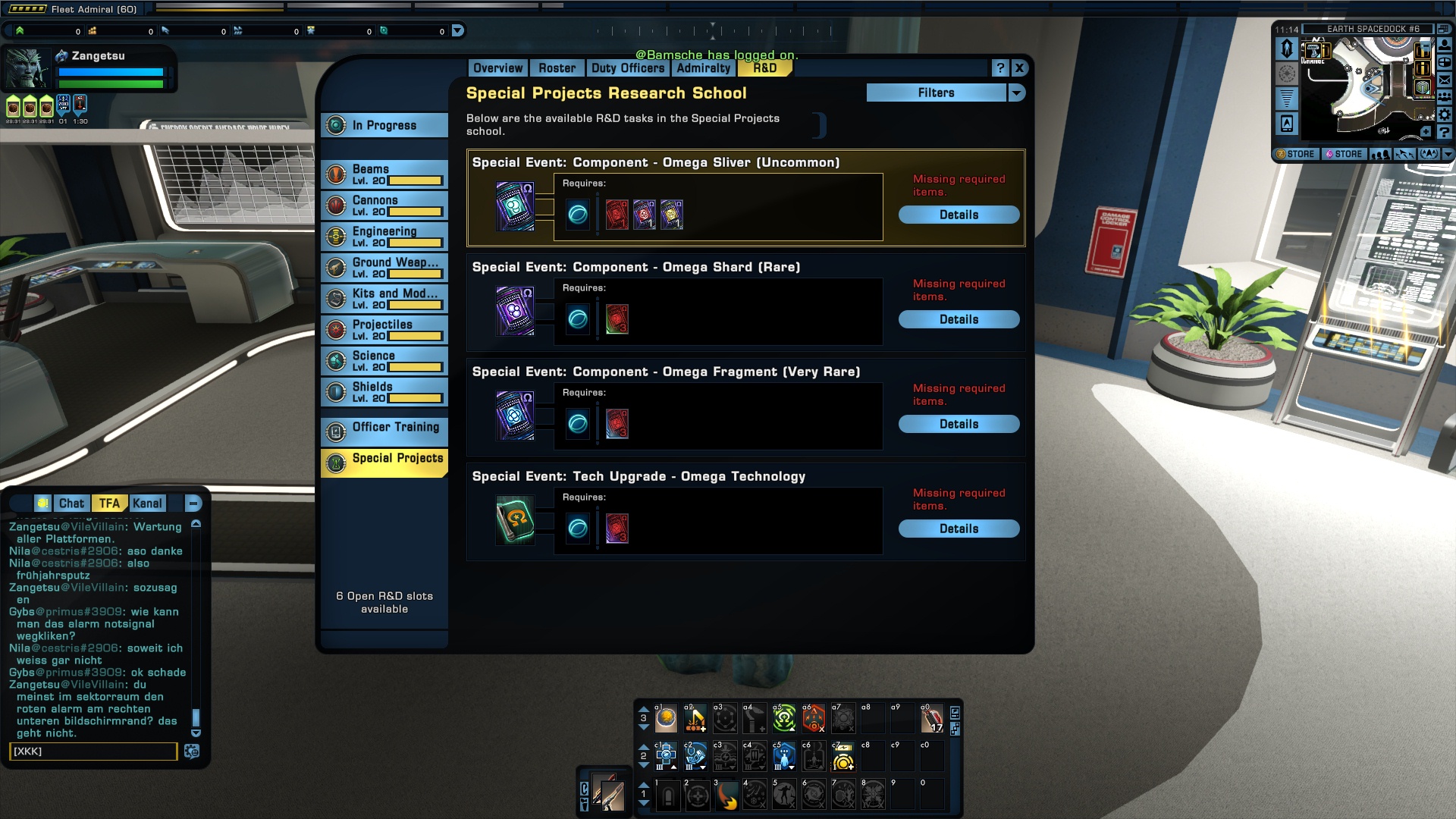Switch to the Overview tab
This screenshot has width=1456, height=819.
(497, 68)
